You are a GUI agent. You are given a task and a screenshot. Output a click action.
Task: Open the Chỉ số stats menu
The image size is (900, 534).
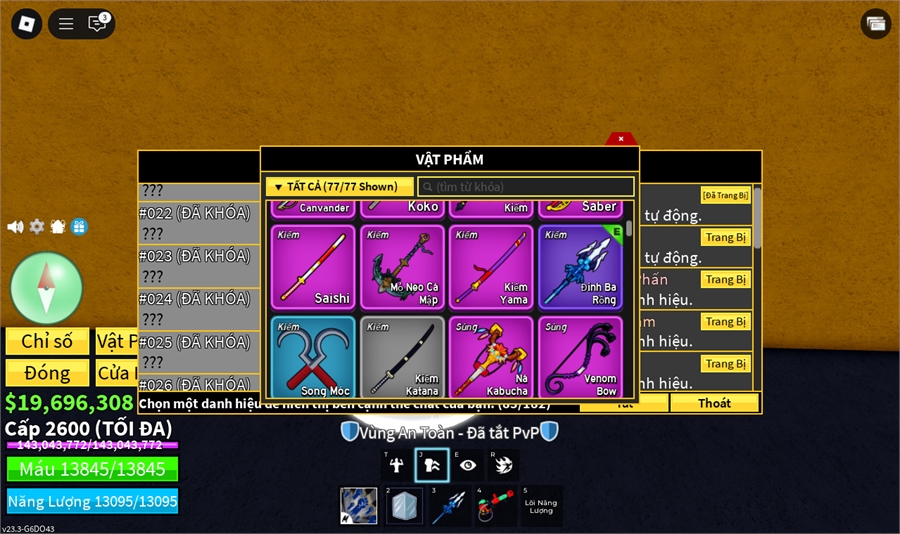click(x=47, y=341)
